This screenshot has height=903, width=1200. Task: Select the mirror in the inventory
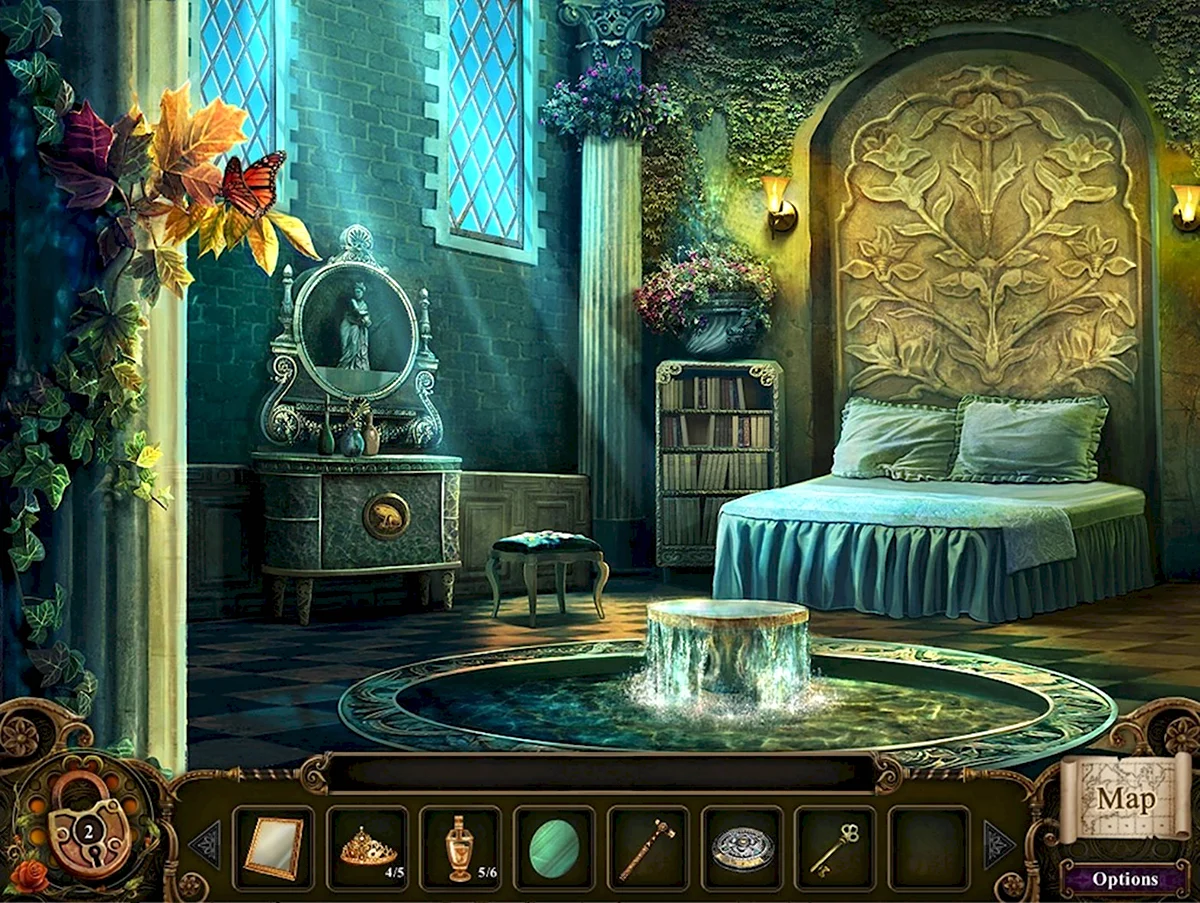273,848
